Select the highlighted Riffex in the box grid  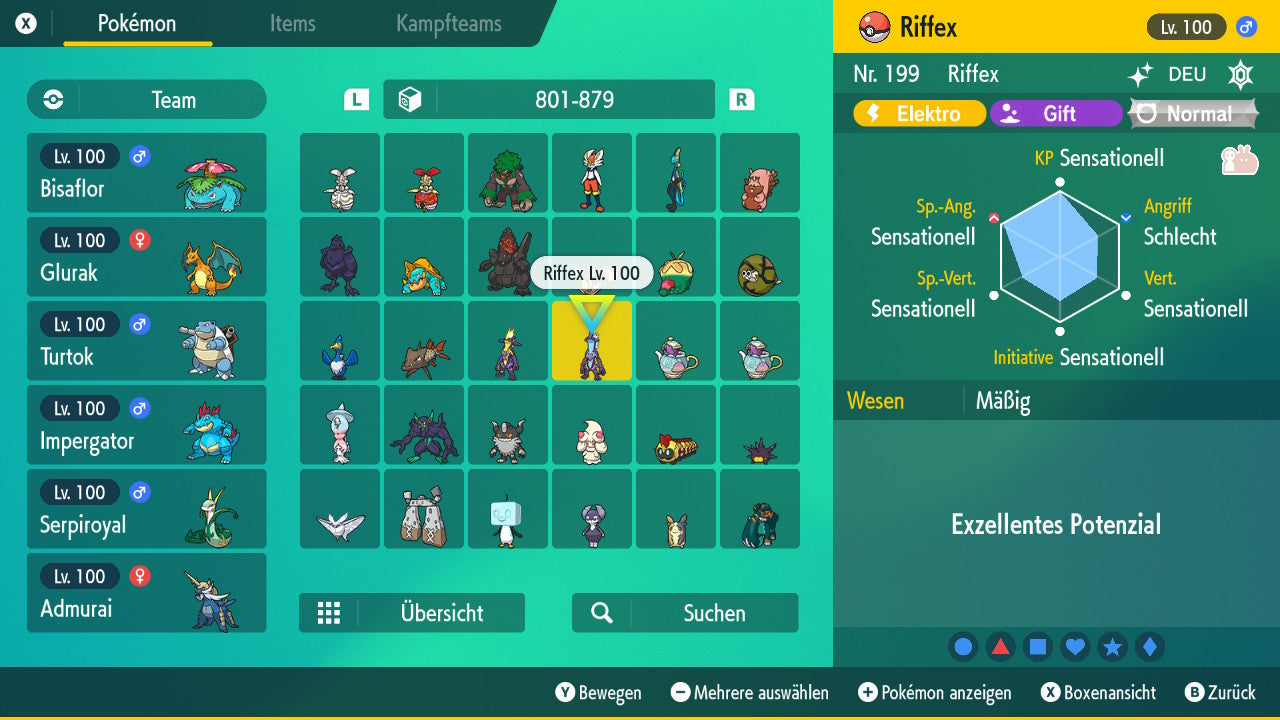point(591,340)
